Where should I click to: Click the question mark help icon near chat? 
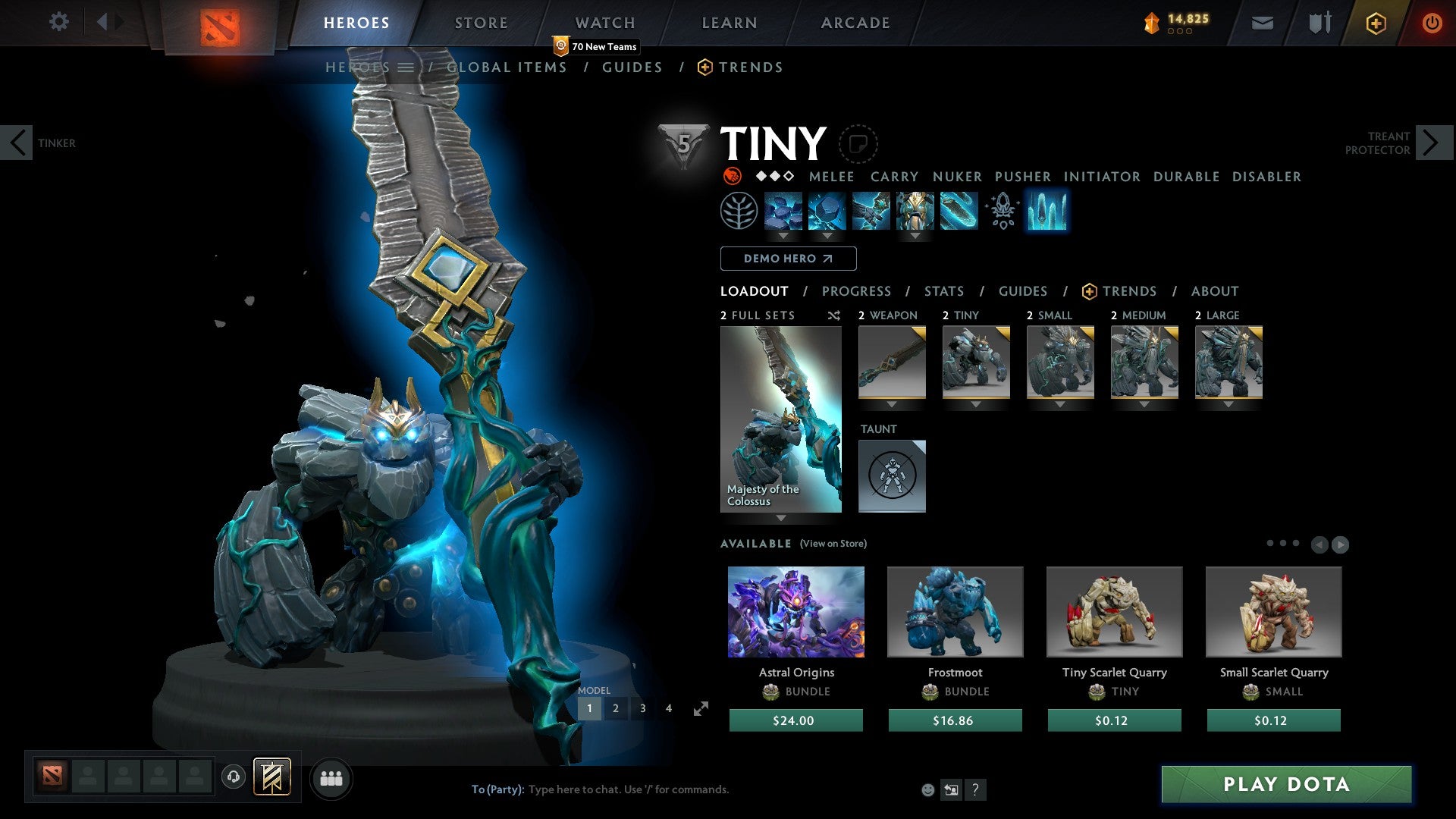[975, 789]
